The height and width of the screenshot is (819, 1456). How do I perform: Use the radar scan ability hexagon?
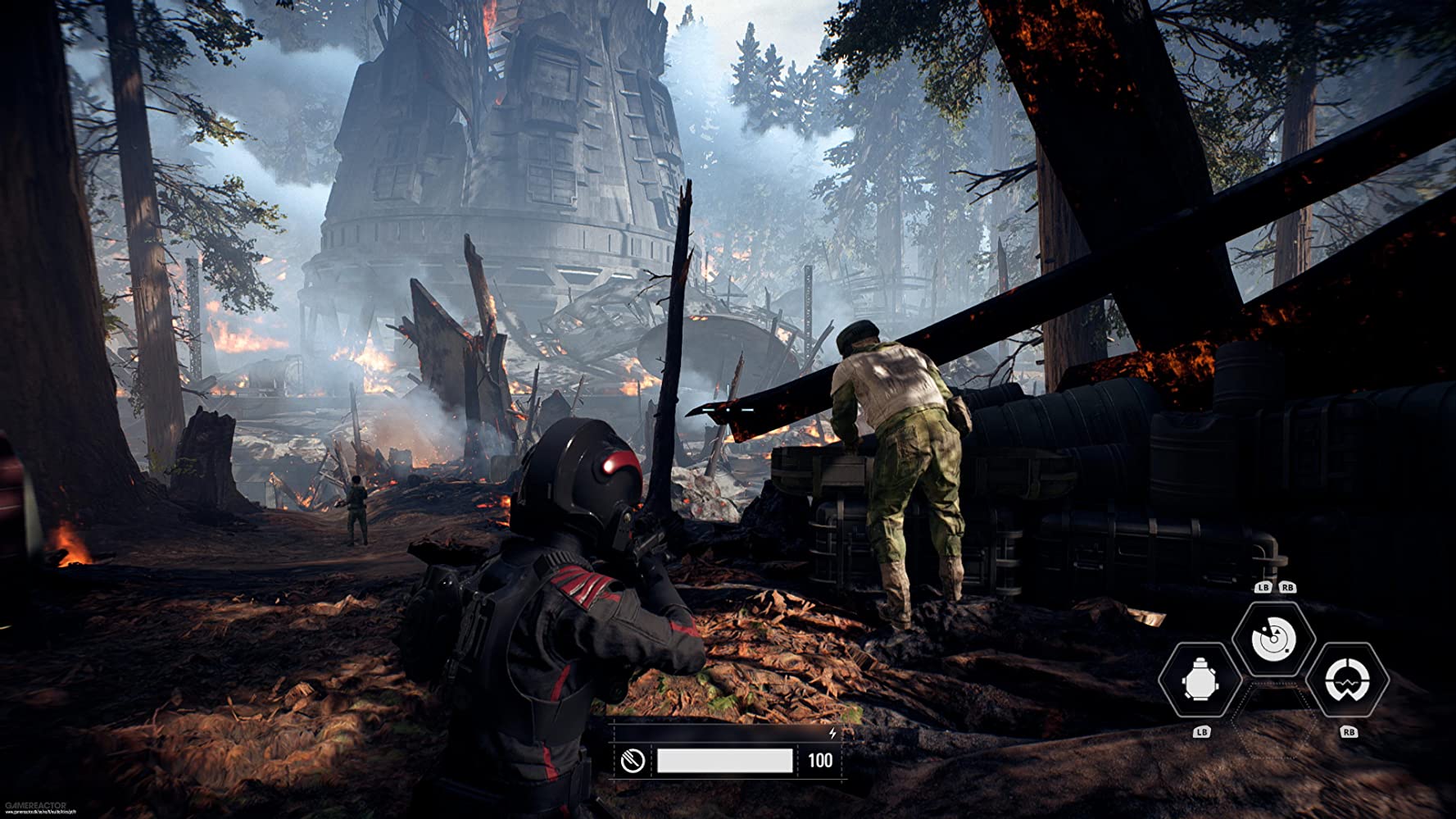tap(1273, 639)
